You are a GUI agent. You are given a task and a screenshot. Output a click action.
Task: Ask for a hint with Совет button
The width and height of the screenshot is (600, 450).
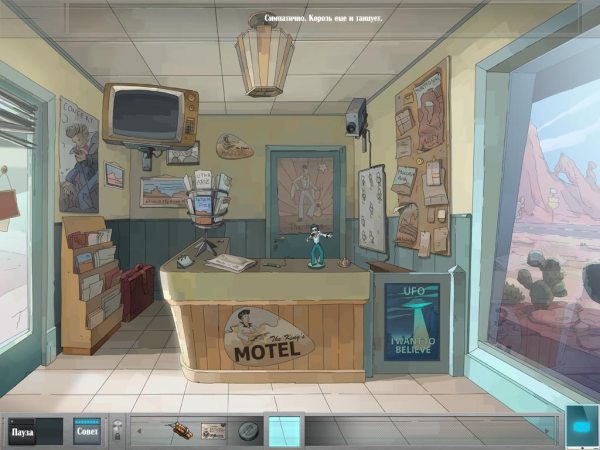click(x=87, y=432)
